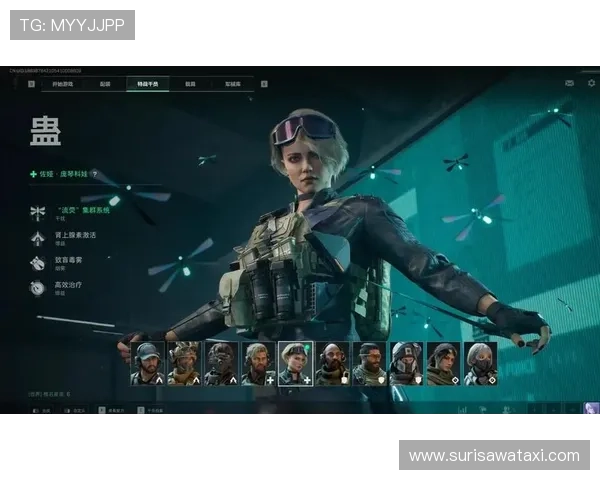Viewport: 600px width, 480px height.
Task: Open settings via the gear icon
Action: click(x=590, y=84)
